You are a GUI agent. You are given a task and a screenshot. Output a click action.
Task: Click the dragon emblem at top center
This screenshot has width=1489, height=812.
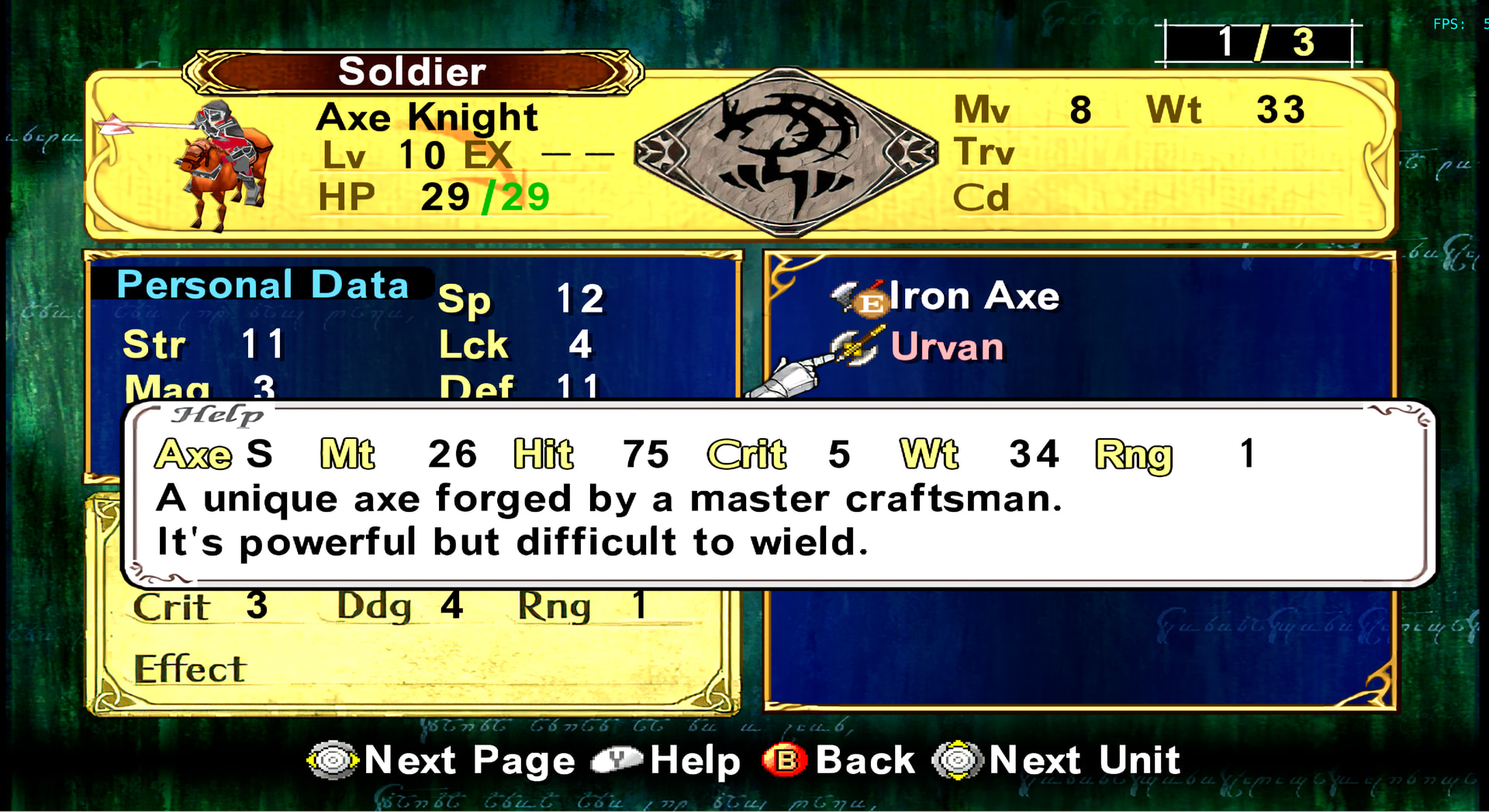(x=786, y=151)
